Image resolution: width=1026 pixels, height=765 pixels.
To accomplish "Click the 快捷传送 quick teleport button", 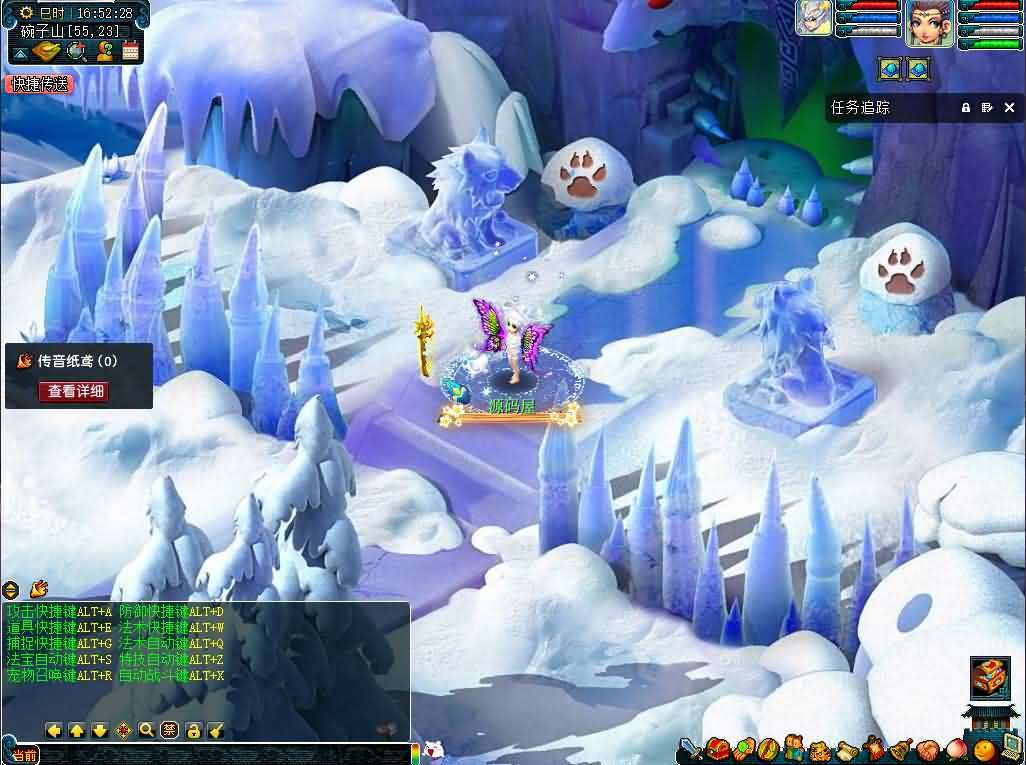I will [40, 85].
